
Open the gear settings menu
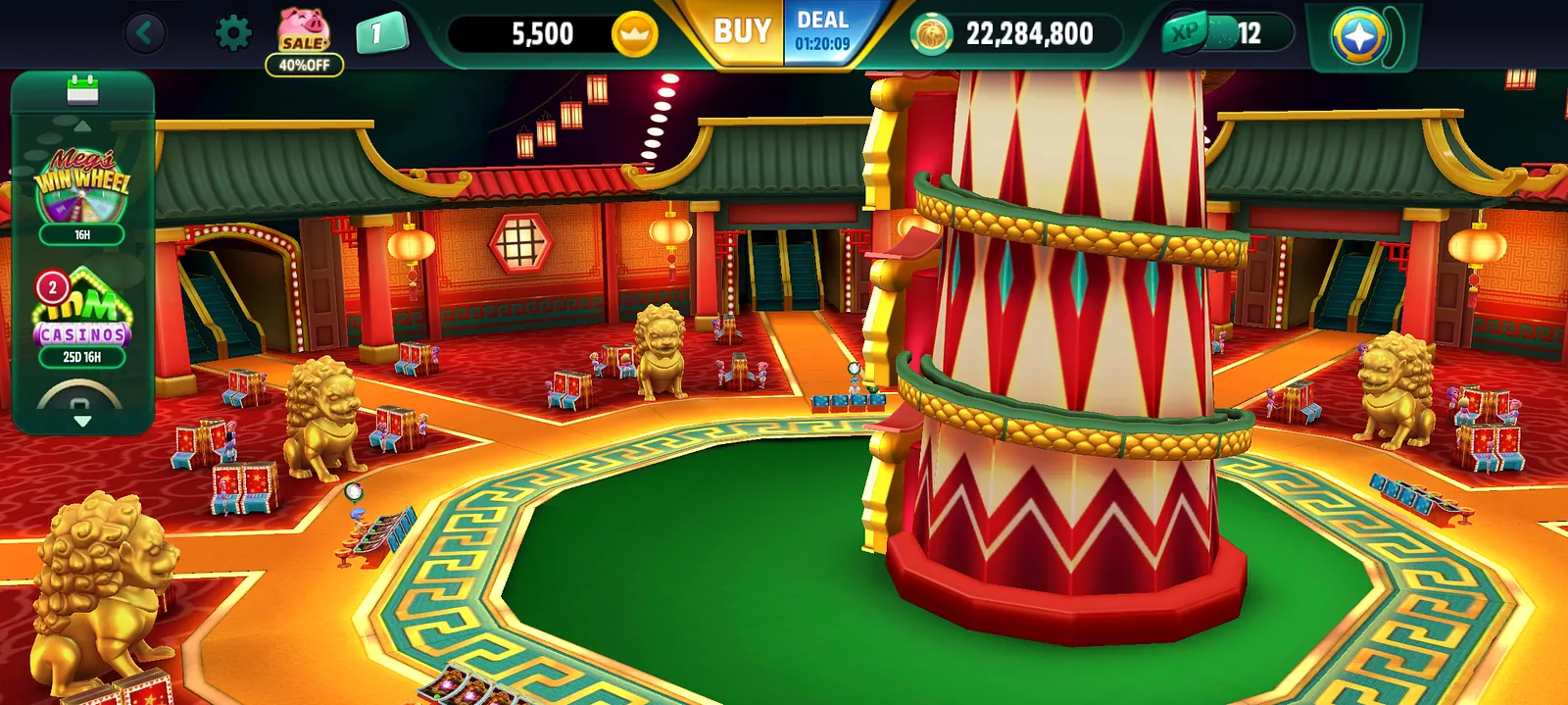coord(232,34)
